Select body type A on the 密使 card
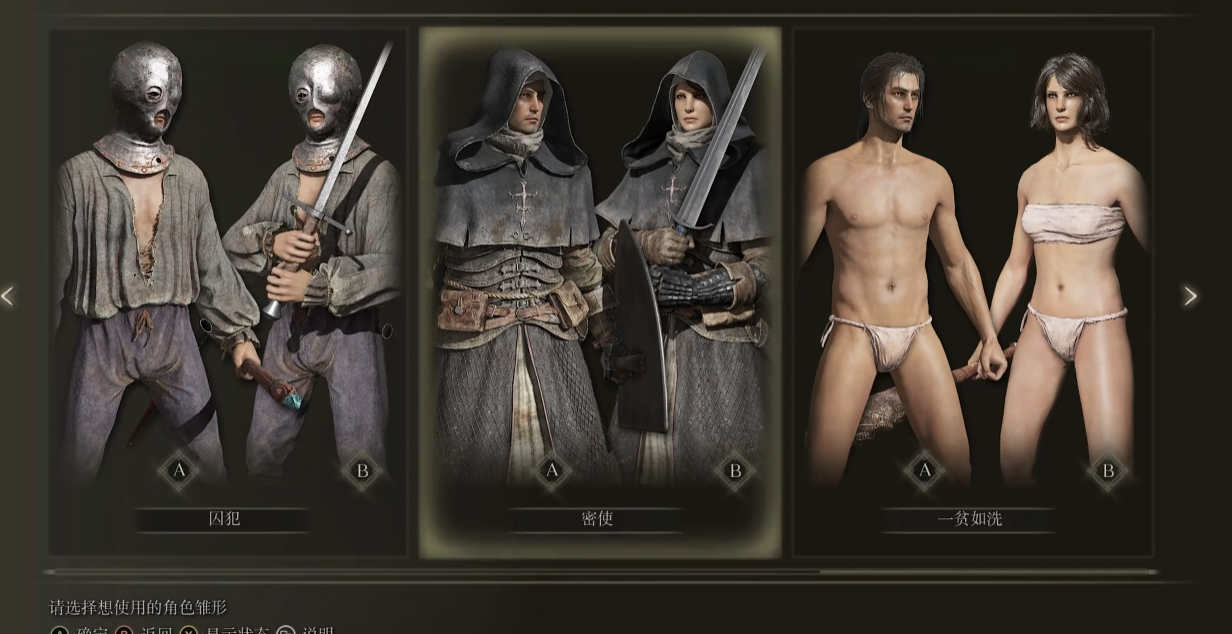 click(551, 471)
